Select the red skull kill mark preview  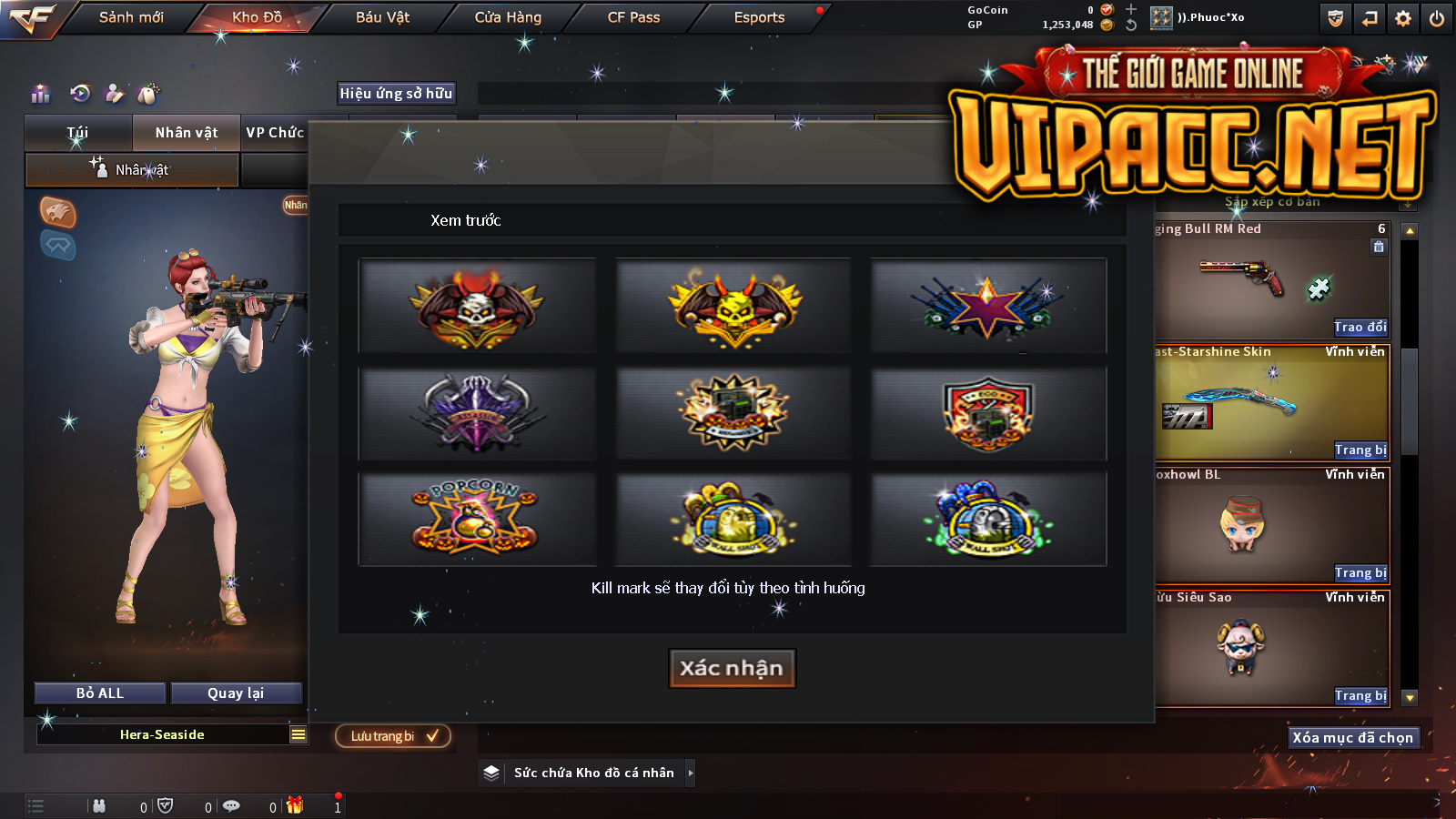(477, 306)
